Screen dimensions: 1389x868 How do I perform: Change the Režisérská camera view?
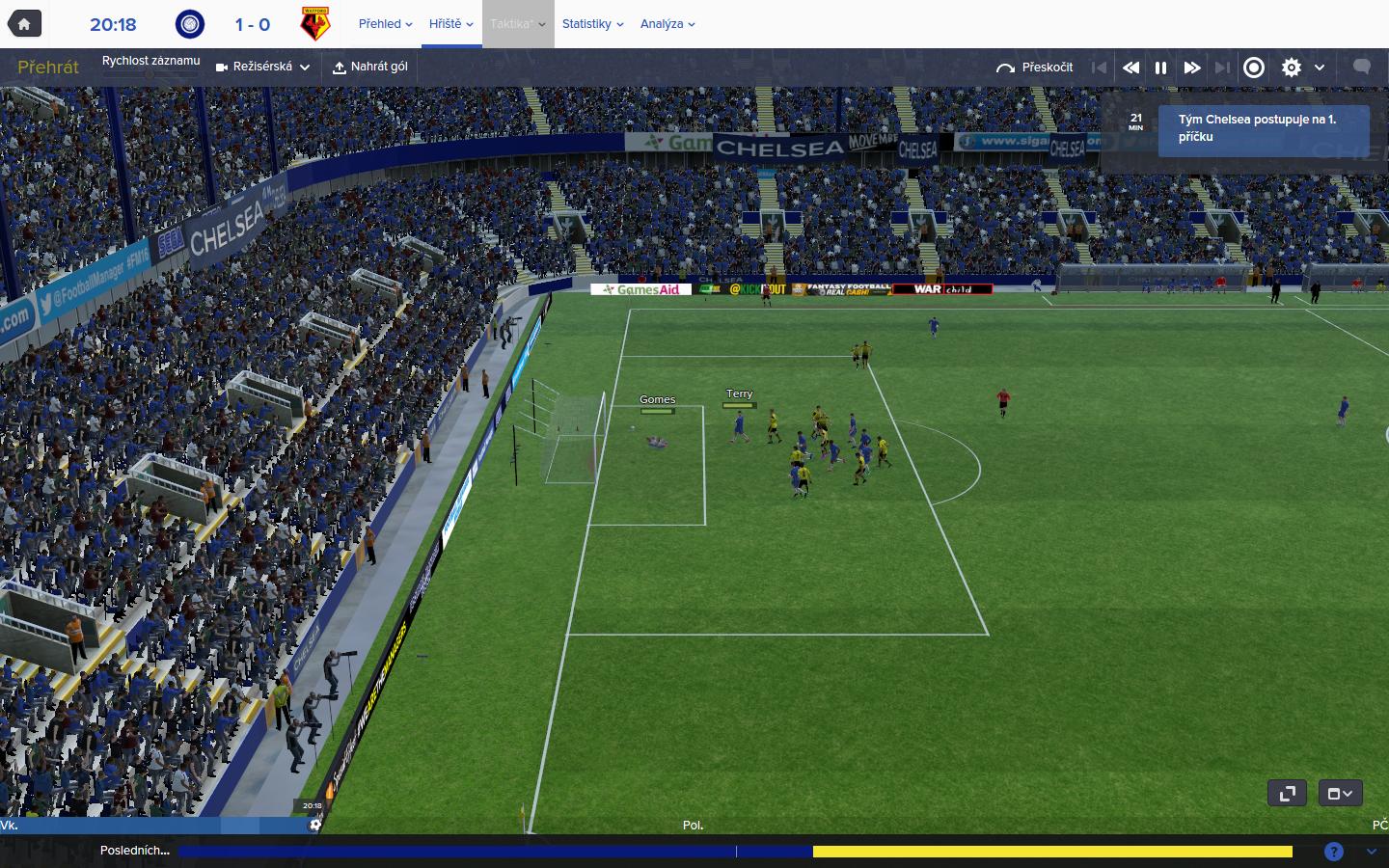click(263, 68)
